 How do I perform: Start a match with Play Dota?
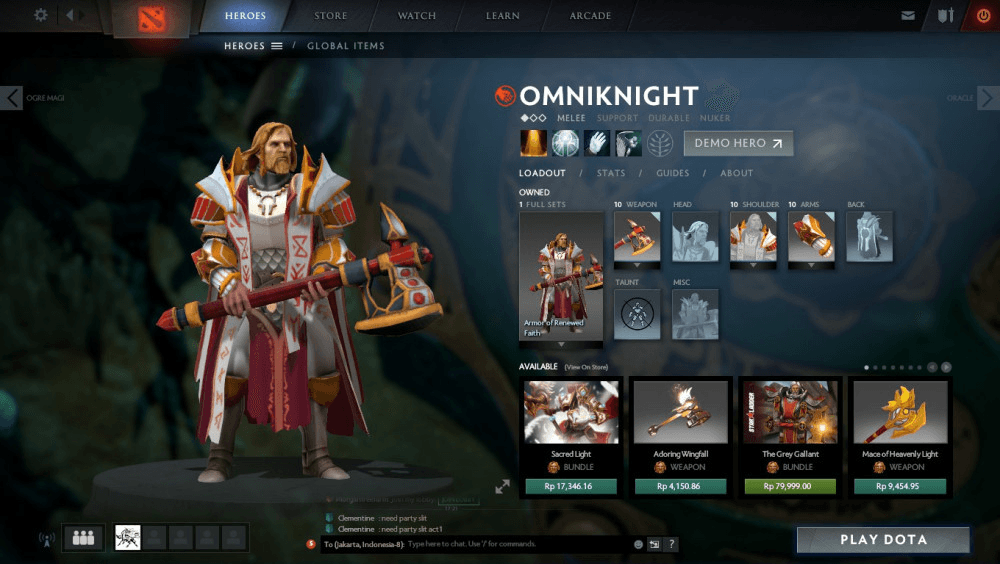[883, 540]
